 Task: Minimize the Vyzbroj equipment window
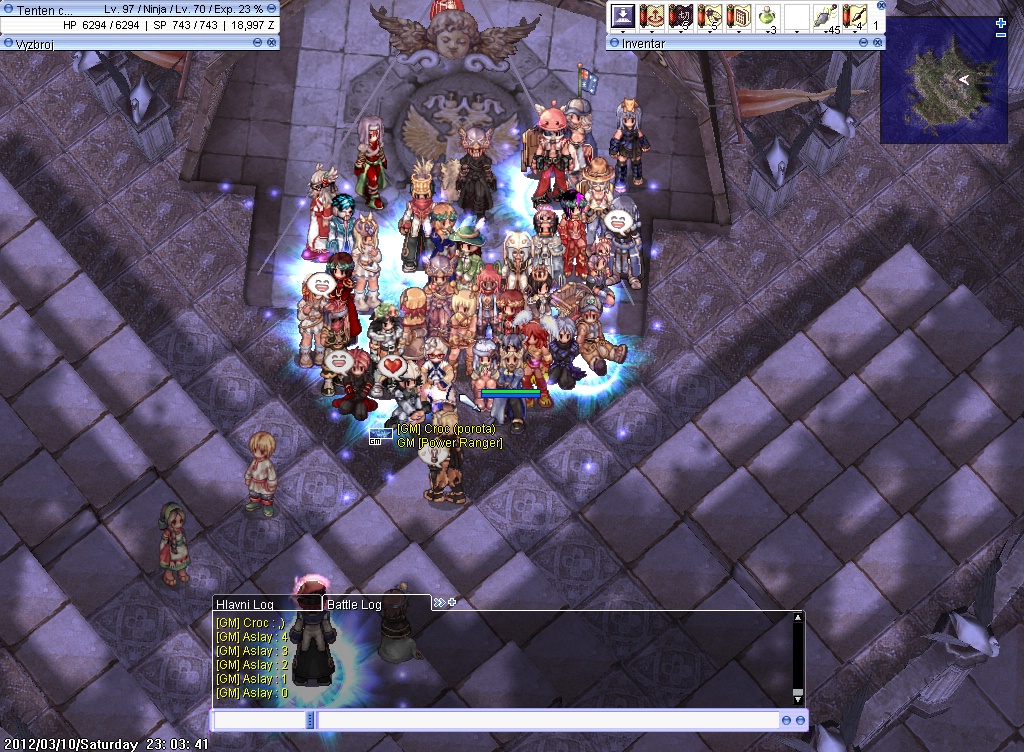[x=258, y=43]
